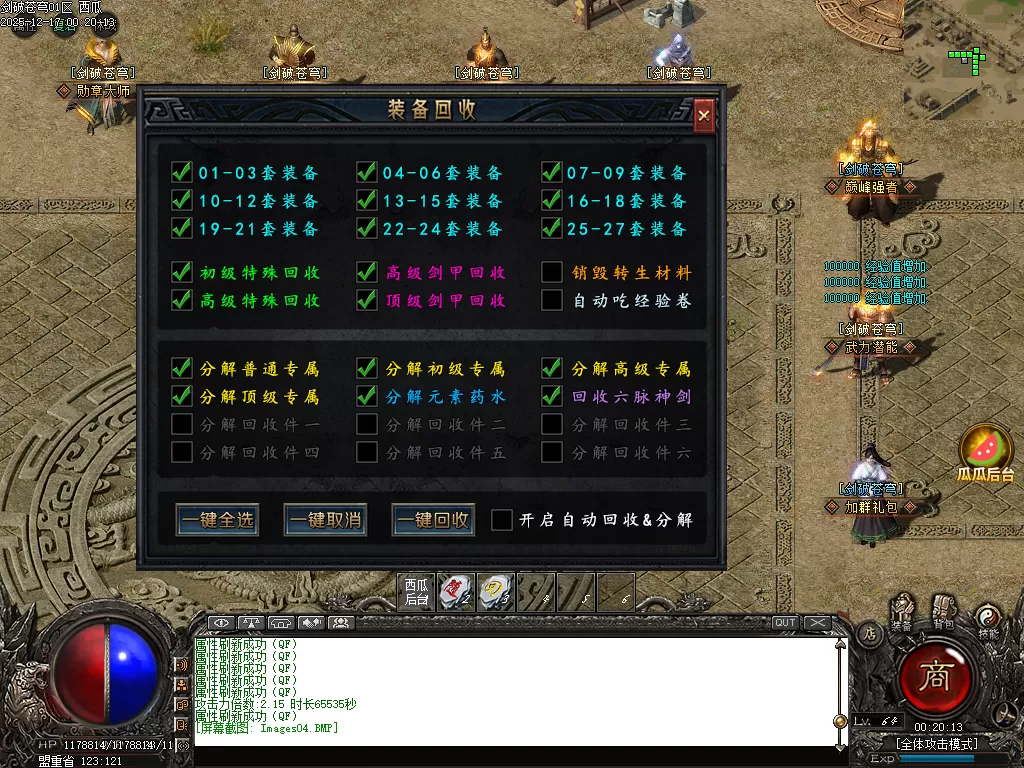Toggle the 回收六脉神剑 checkbox
The image size is (1024, 768).
coord(552,396)
